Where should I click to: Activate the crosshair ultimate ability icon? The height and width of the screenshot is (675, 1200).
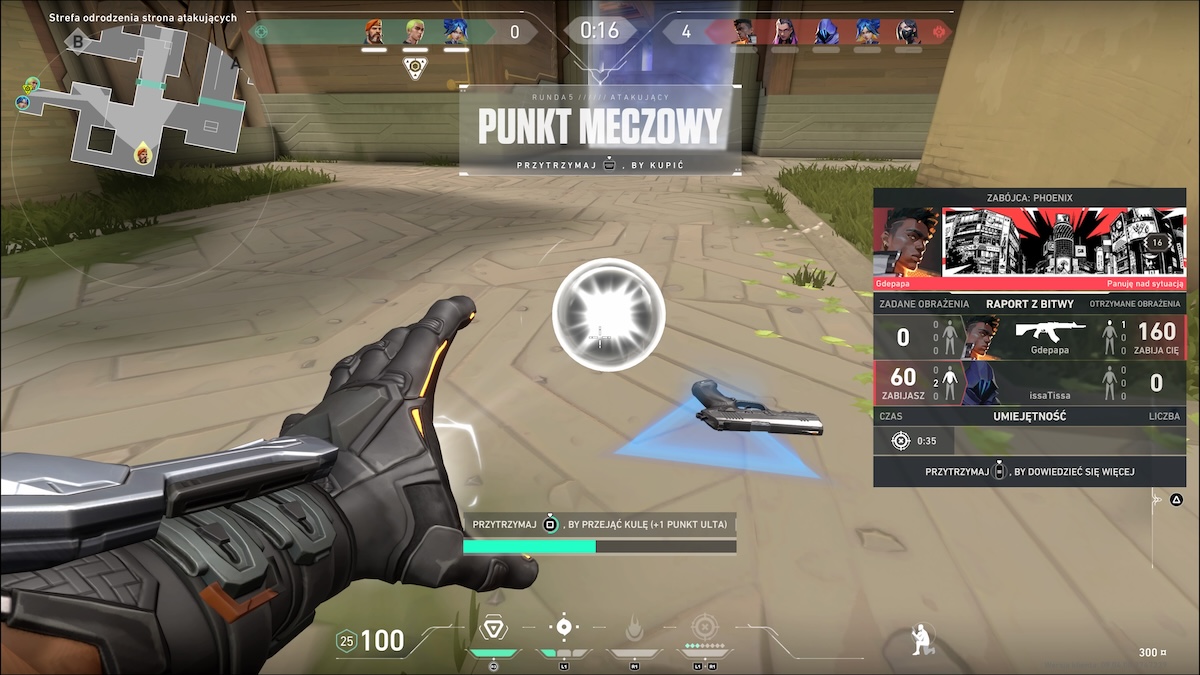coord(705,628)
